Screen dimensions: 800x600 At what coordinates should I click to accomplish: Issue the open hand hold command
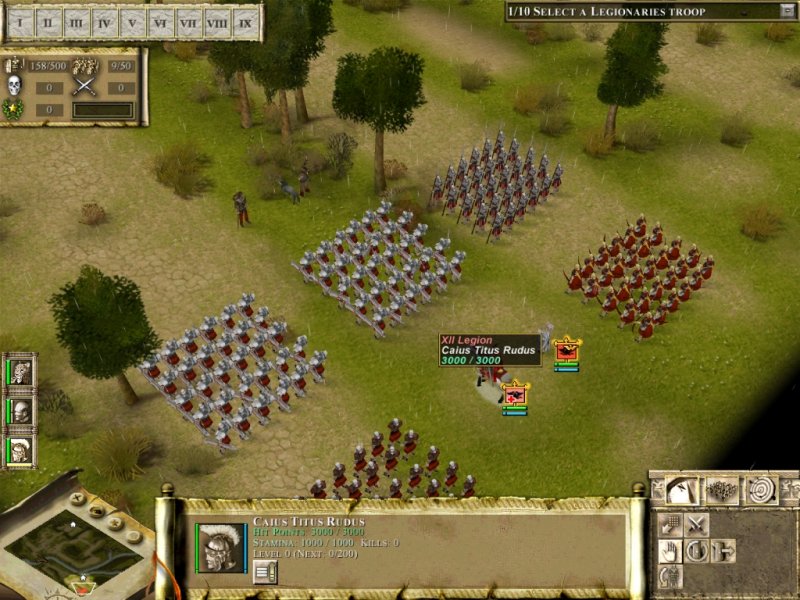670,550
